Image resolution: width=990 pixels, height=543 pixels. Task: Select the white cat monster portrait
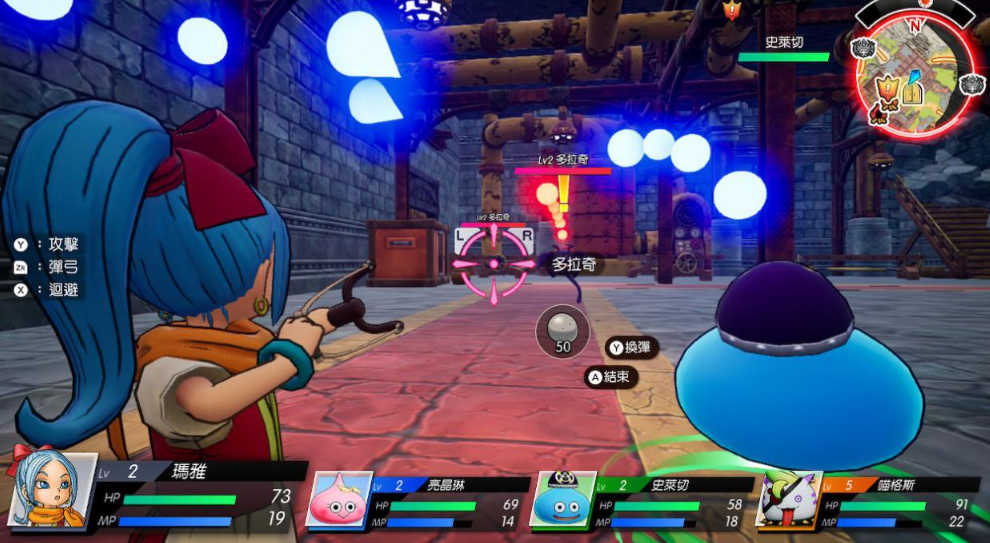coord(789,499)
